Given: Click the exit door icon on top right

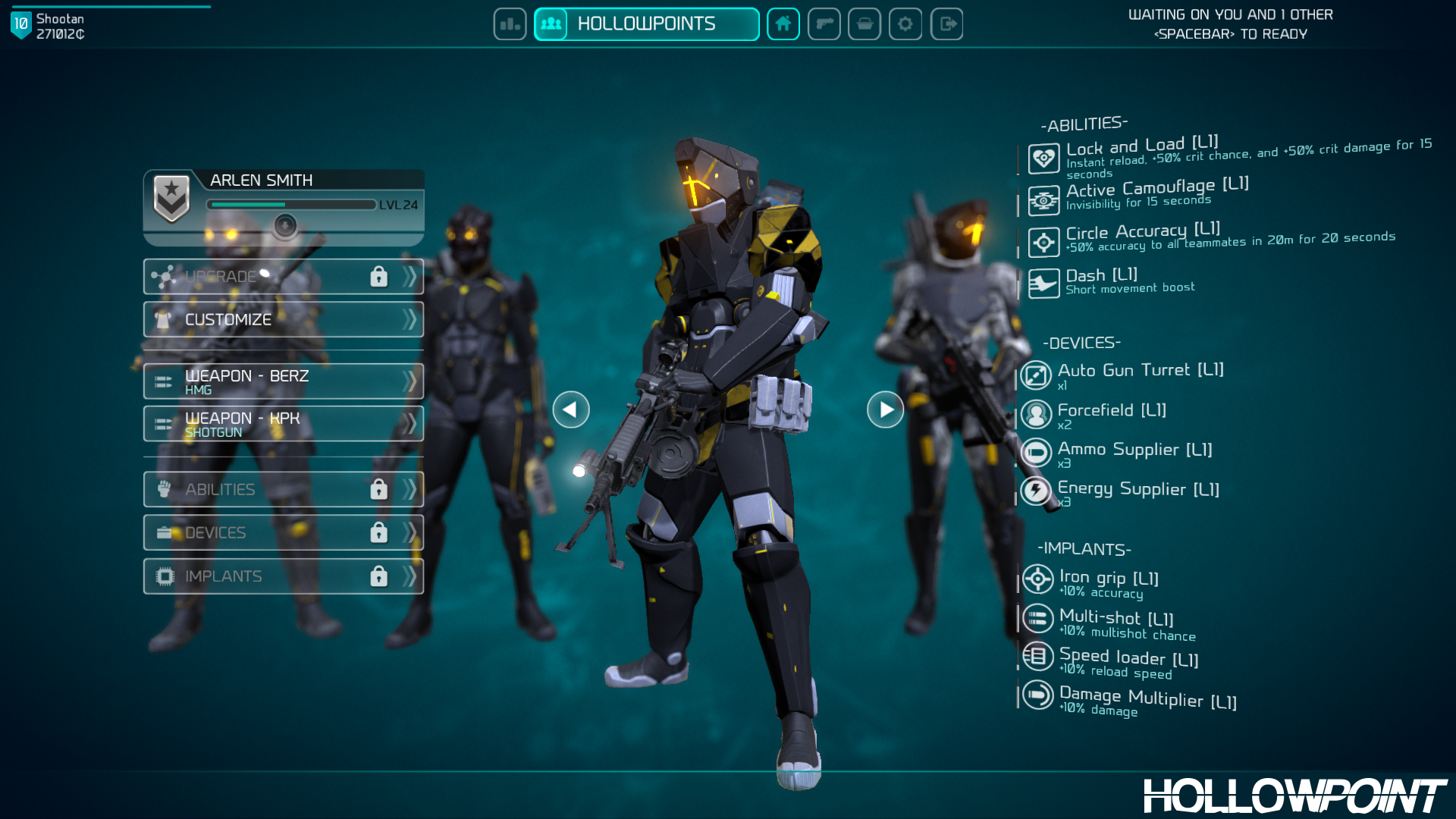Looking at the screenshot, I should coord(946,24).
